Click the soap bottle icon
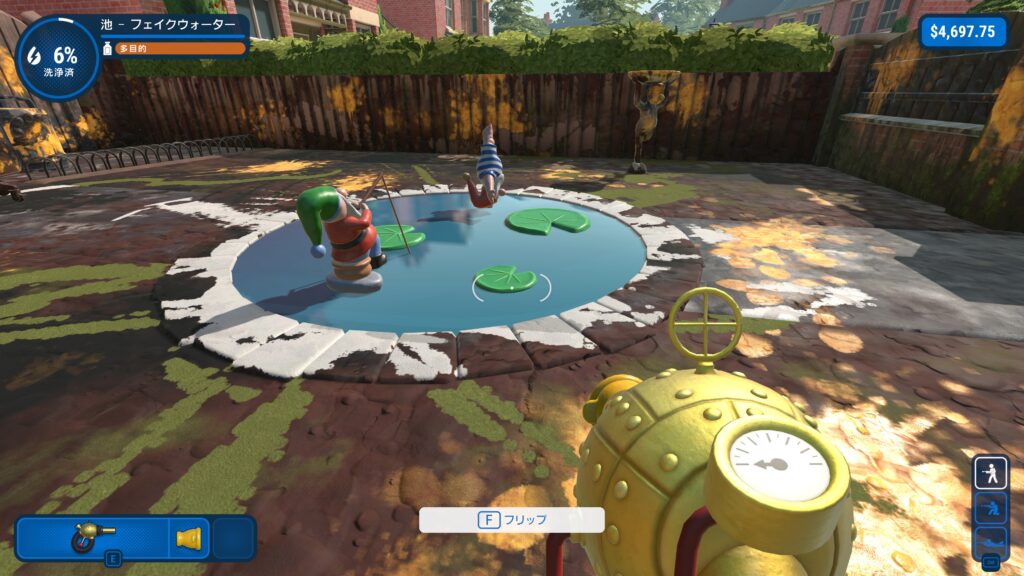This screenshot has width=1024, height=576. (108, 48)
